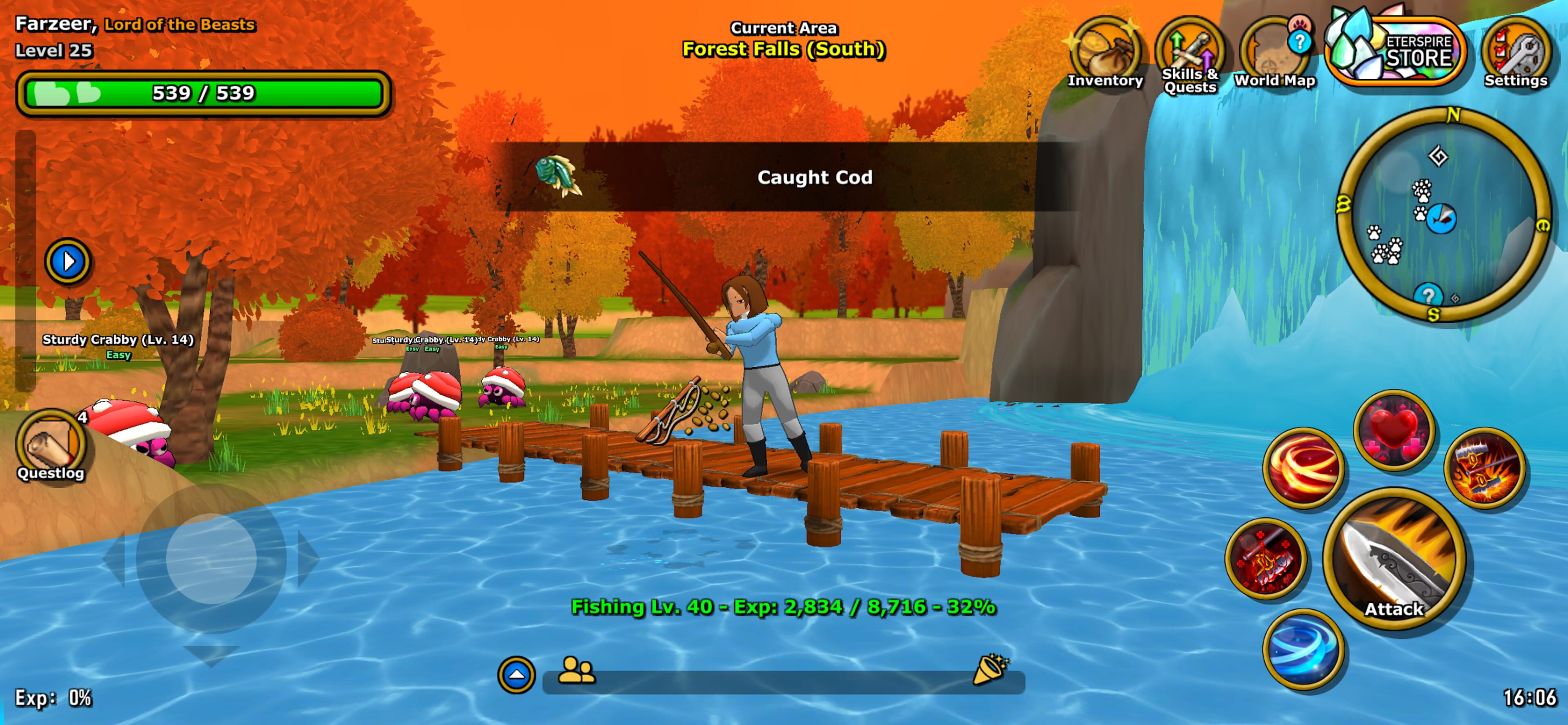Expand the blue arrow side panel
The height and width of the screenshot is (725, 1568).
pos(68,262)
